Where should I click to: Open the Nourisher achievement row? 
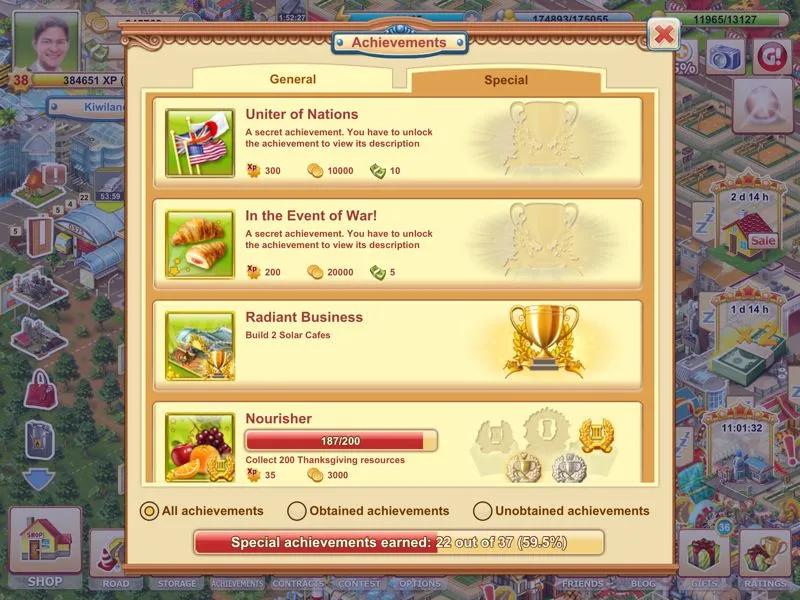[397, 441]
